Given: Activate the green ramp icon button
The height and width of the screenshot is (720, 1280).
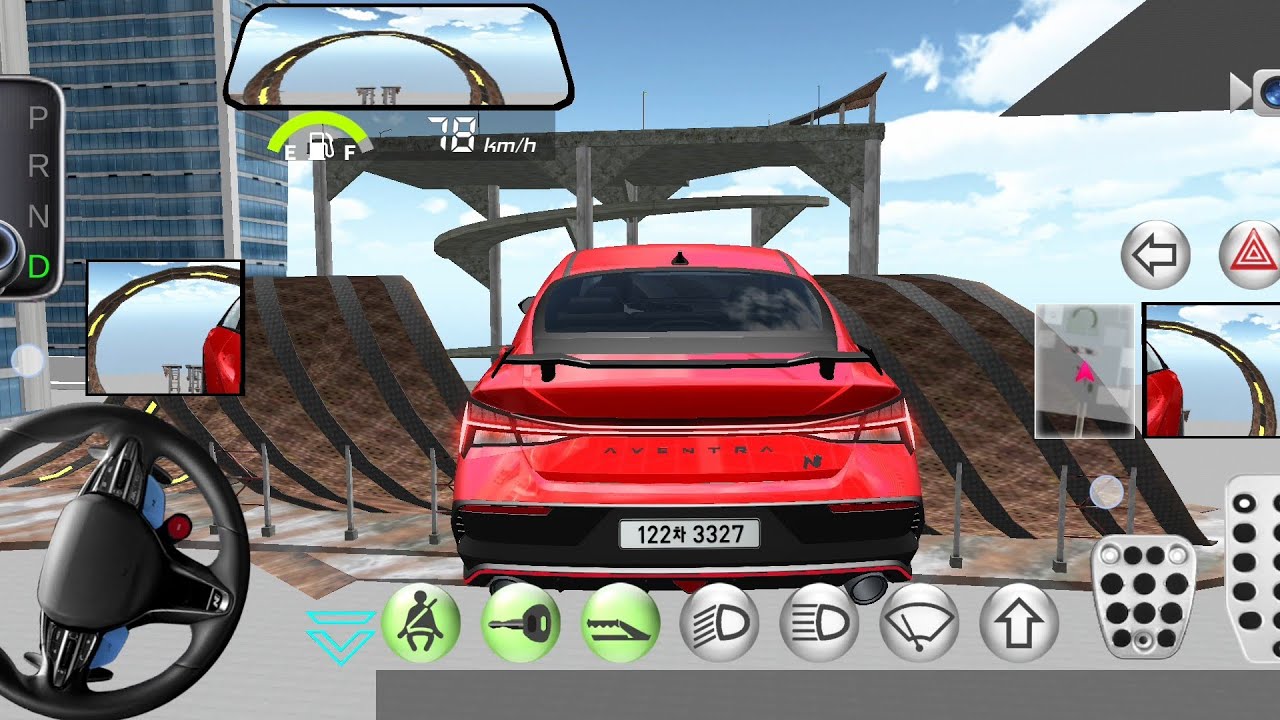Looking at the screenshot, I should pyautogui.click(x=621, y=623).
